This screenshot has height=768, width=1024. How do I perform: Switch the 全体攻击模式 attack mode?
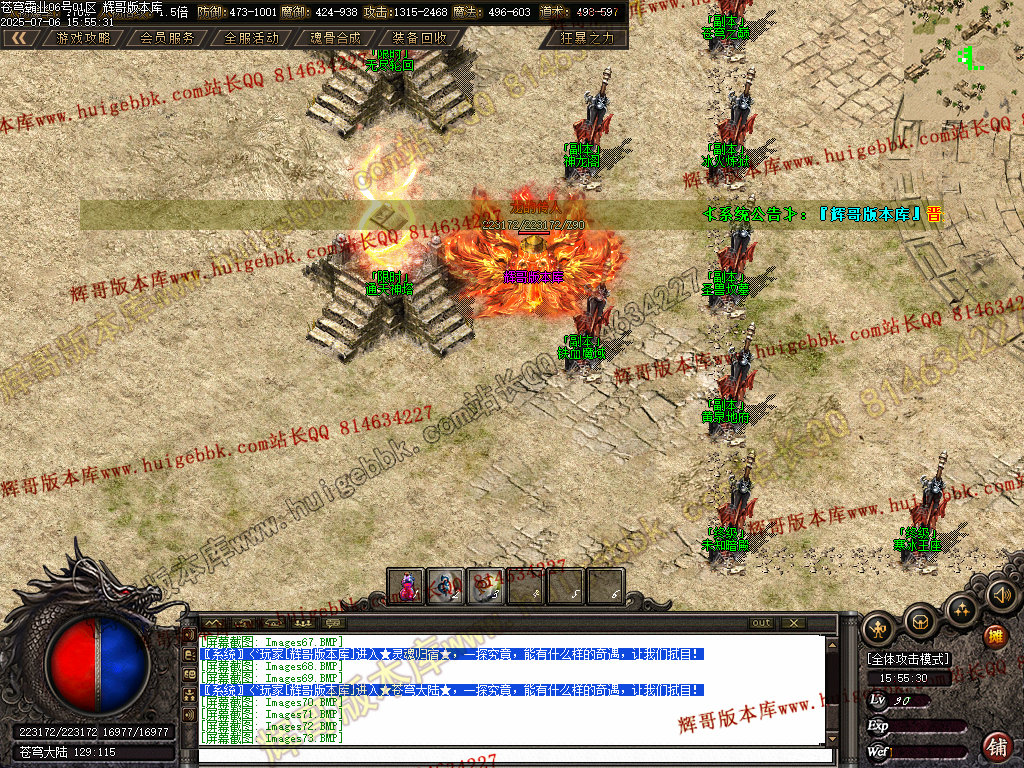point(908,659)
